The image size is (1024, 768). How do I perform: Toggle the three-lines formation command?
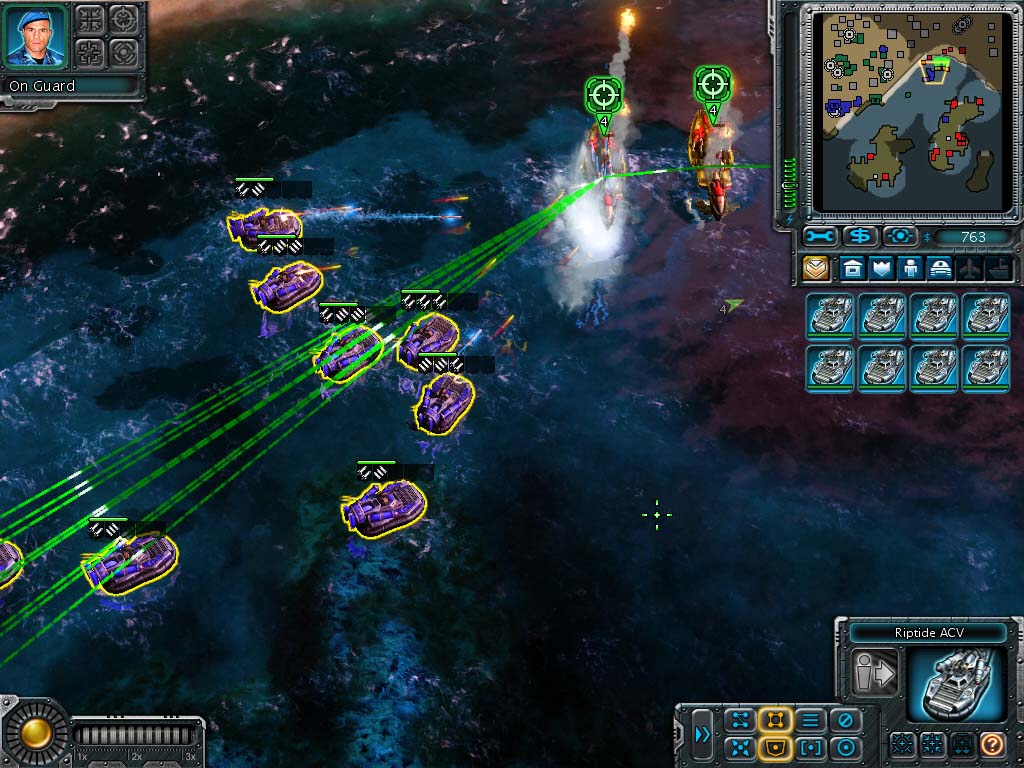click(x=810, y=720)
